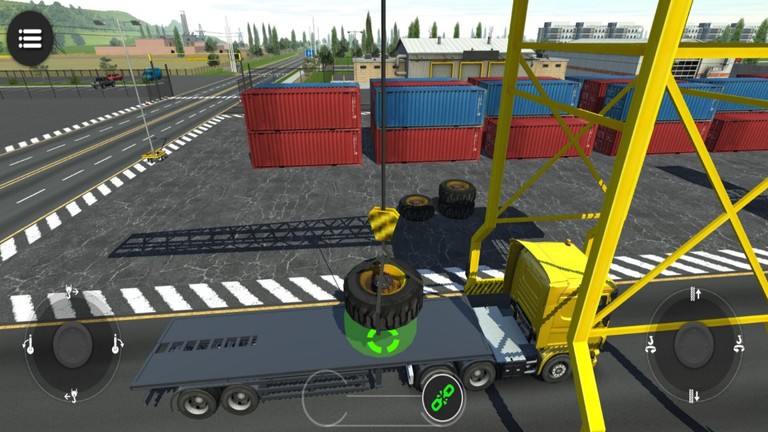Tap the hook icon right of the right joystick
Viewport: 768px width, 432px height.
point(740,346)
